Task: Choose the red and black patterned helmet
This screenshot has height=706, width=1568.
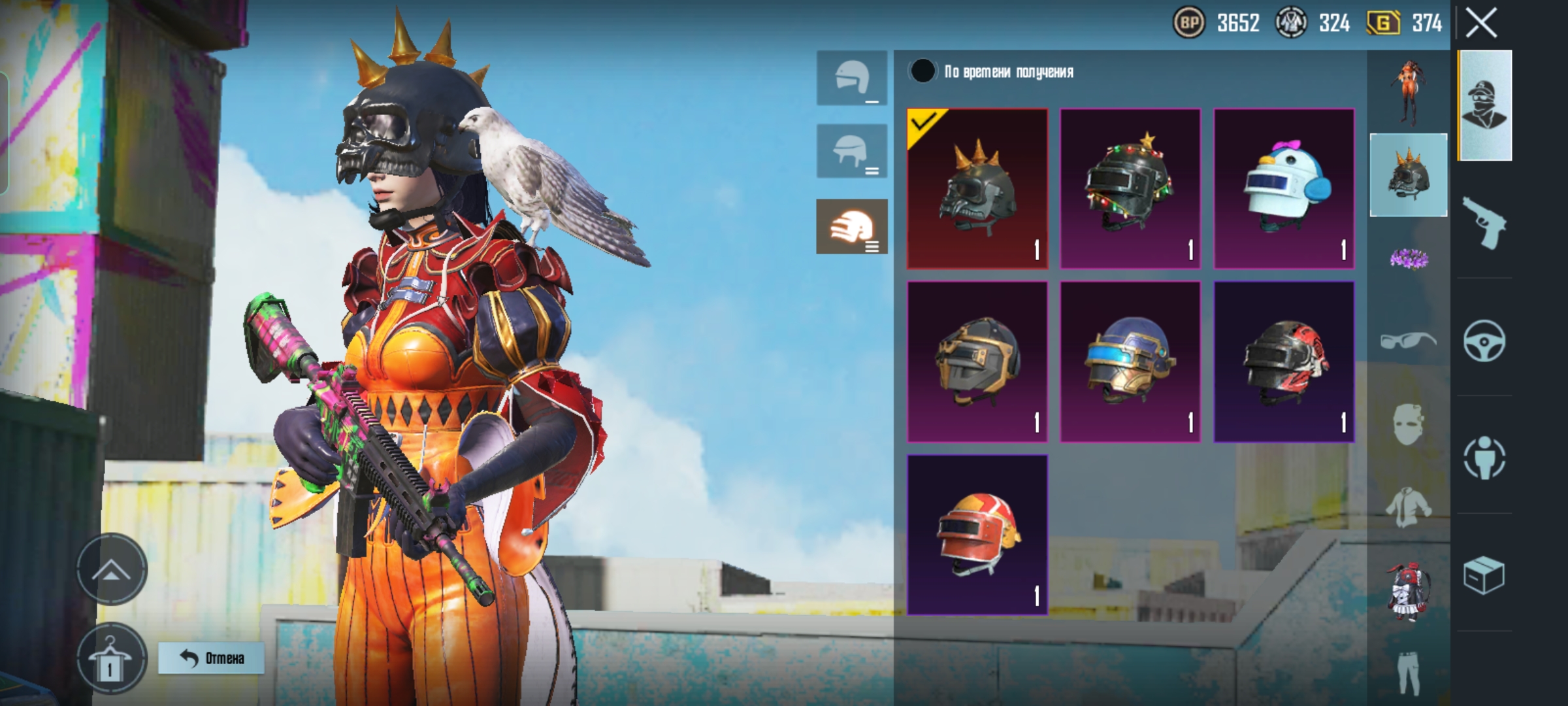Action: point(1284,361)
